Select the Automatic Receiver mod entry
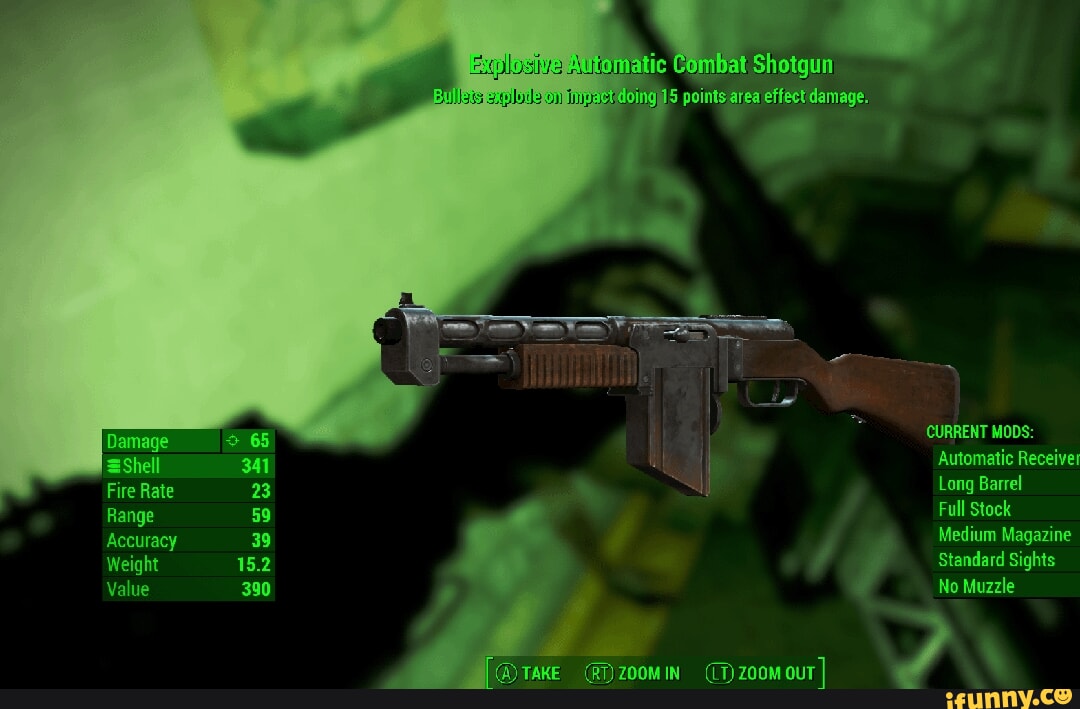 pyautogui.click(x=1007, y=458)
